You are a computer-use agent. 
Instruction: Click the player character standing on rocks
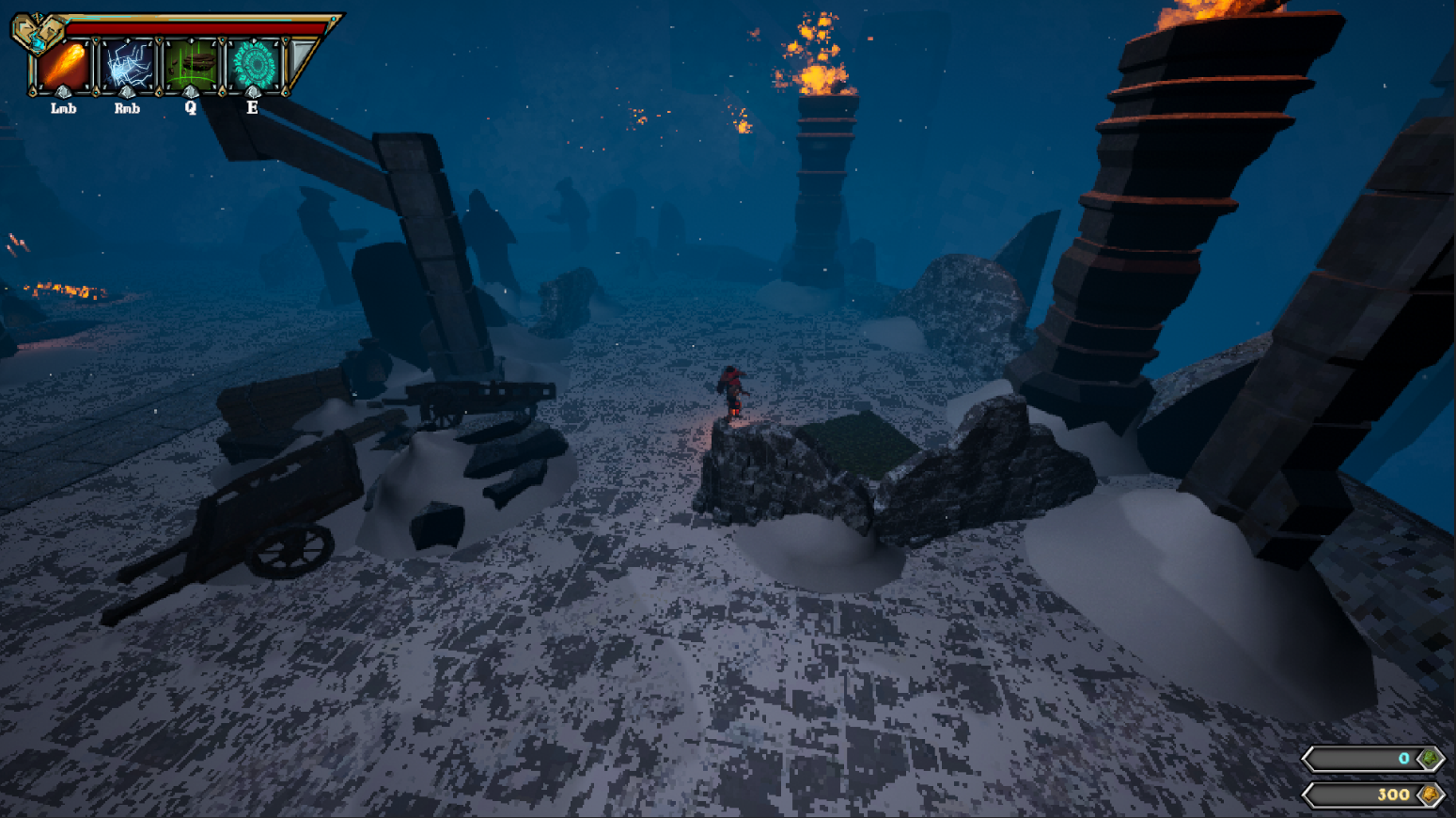click(x=734, y=390)
